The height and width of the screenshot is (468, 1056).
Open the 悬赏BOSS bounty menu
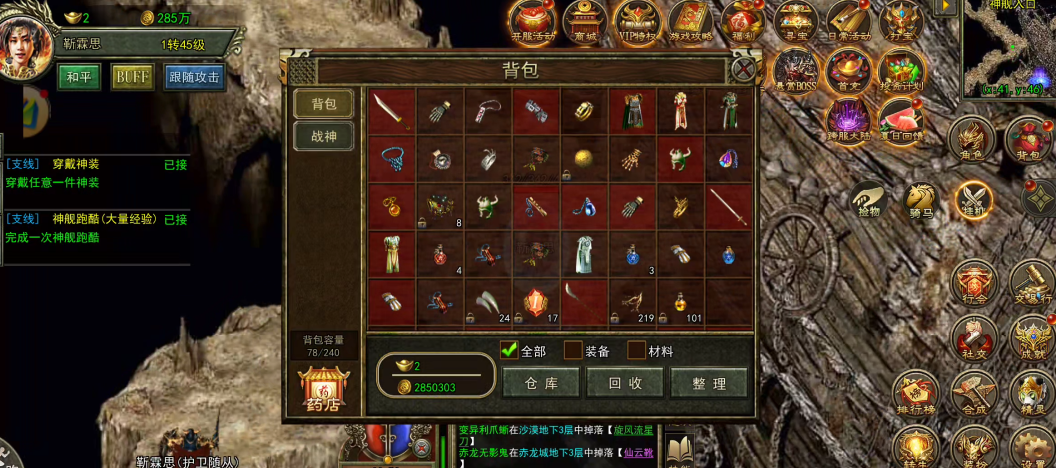tap(797, 71)
